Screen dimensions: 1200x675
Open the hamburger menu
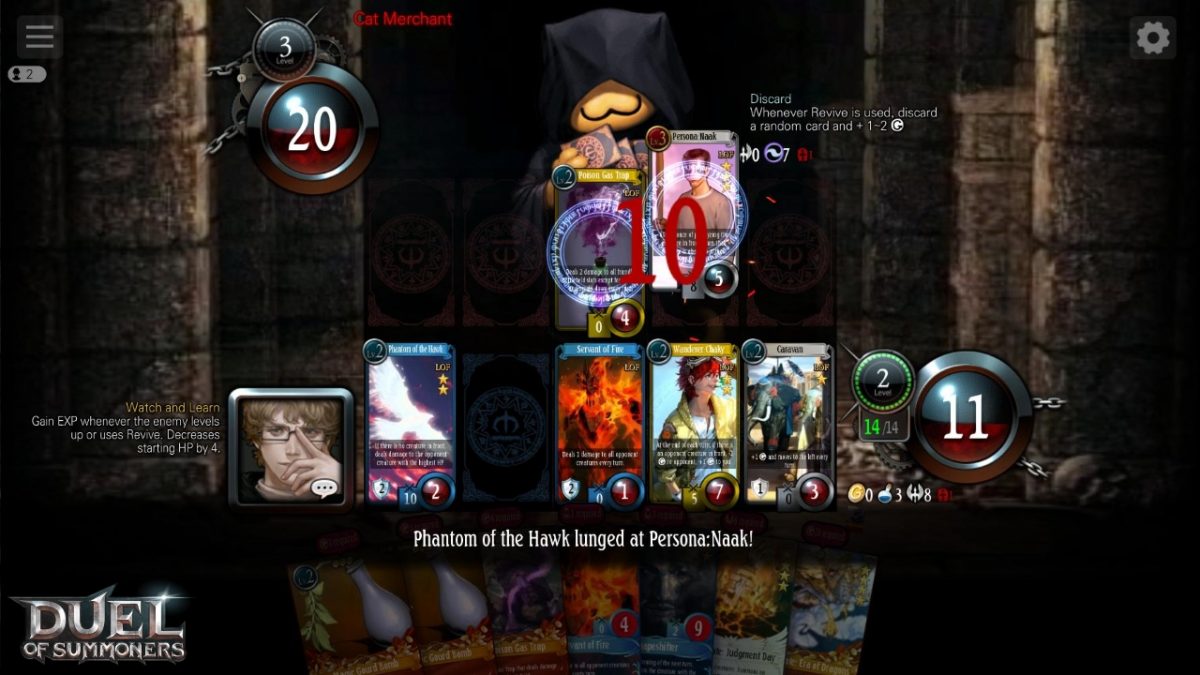pyautogui.click(x=40, y=37)
